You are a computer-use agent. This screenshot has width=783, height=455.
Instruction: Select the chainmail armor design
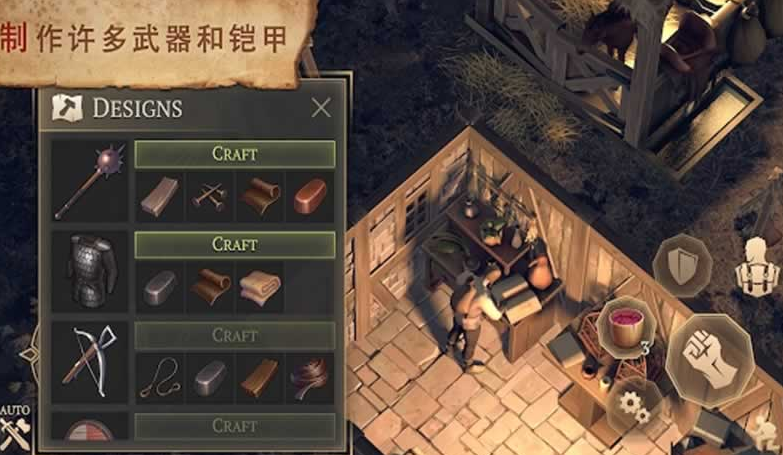click(x=88, y=271)
